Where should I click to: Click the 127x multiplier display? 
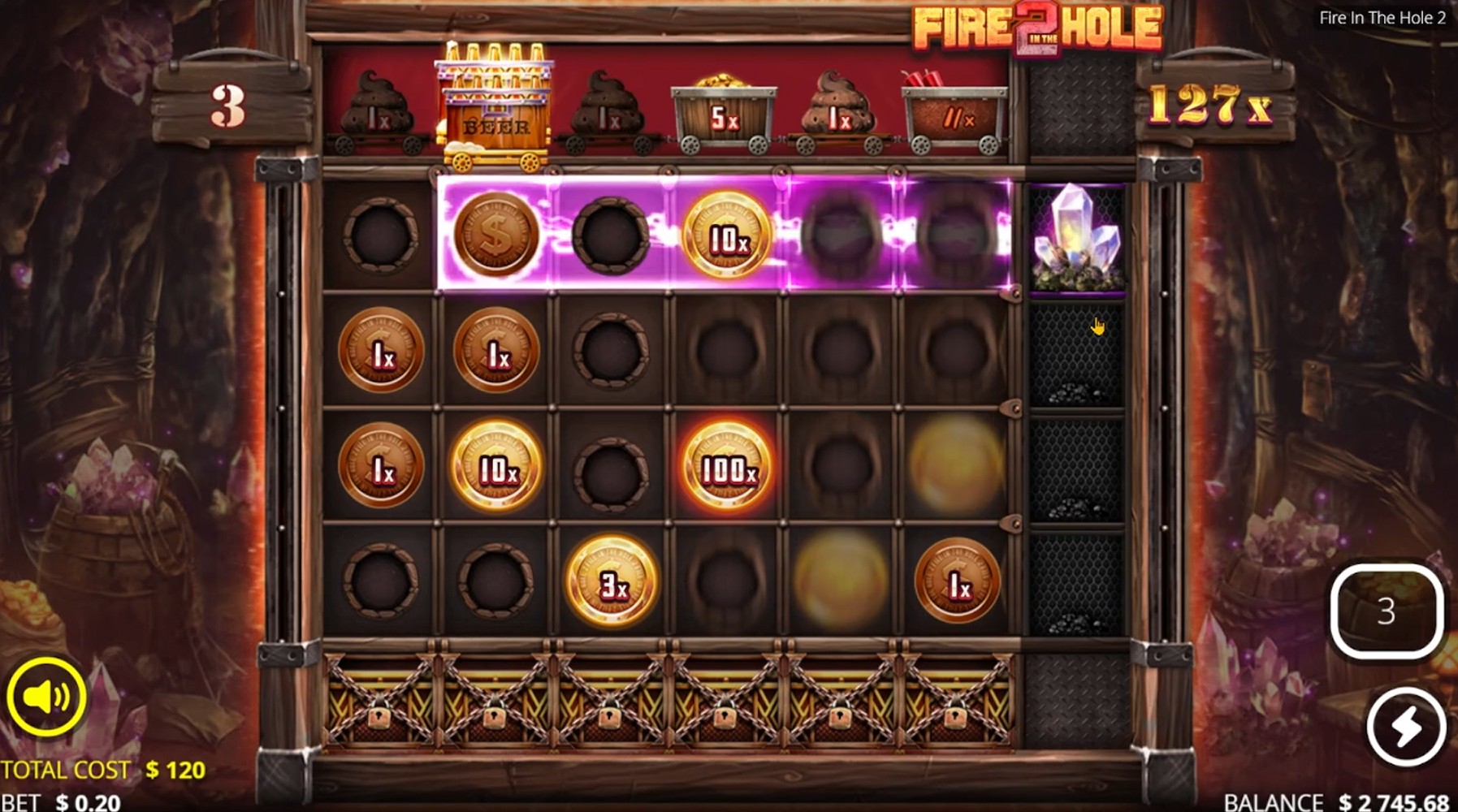pos(1211,103)
